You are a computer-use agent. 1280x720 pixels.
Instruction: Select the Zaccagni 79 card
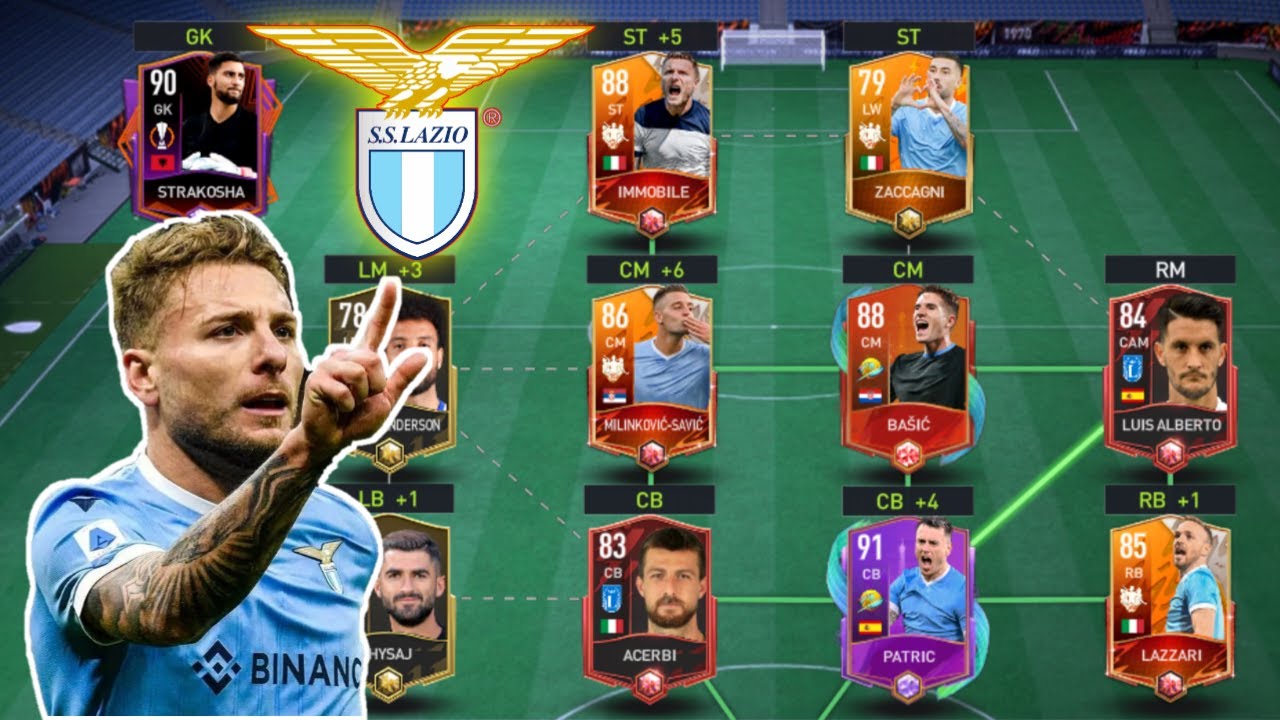908,140
